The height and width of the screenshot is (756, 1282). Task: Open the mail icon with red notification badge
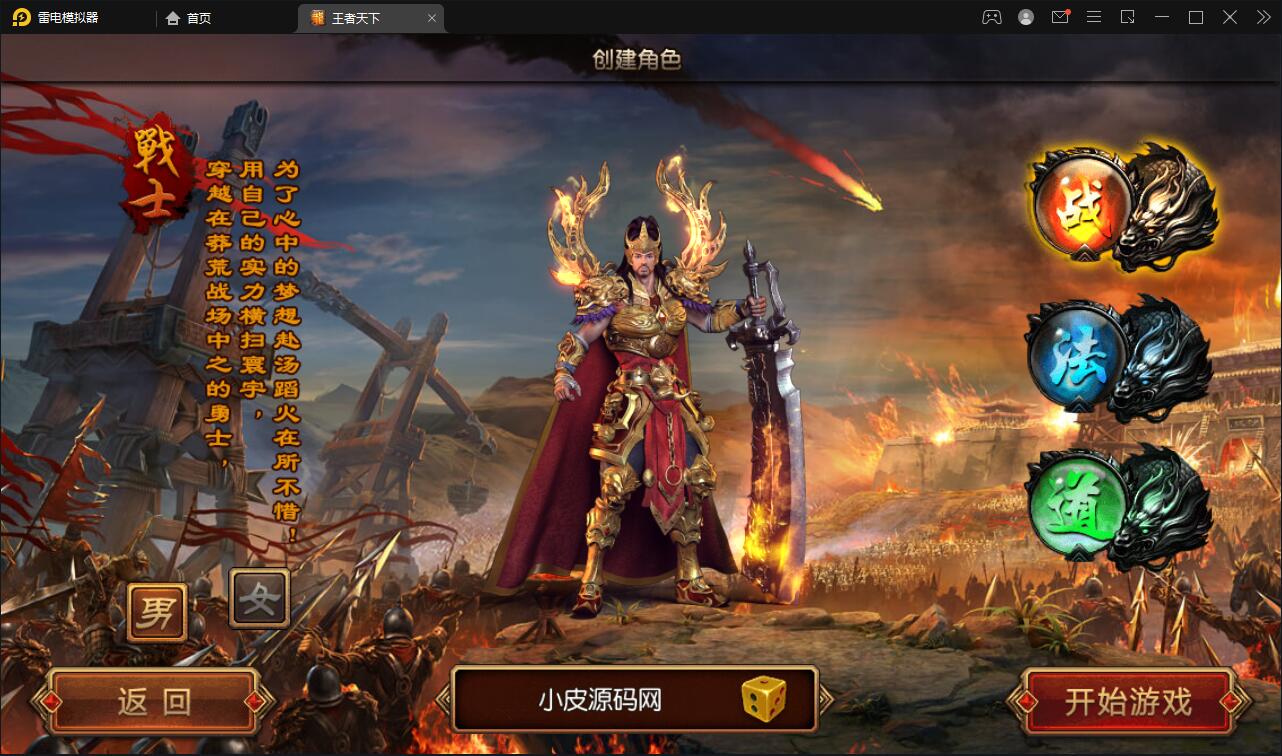tap(1060, 17)
